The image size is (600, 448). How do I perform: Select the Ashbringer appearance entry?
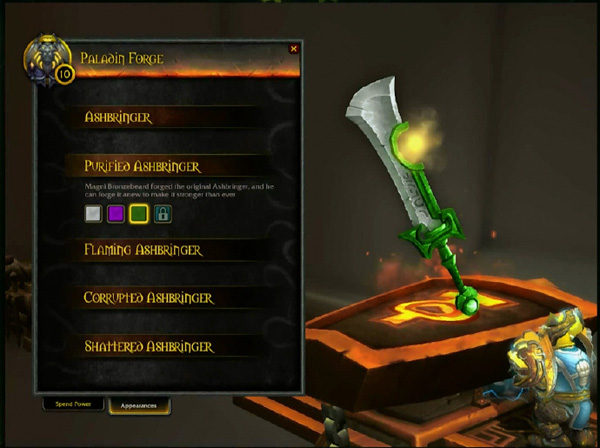[120, 117]
